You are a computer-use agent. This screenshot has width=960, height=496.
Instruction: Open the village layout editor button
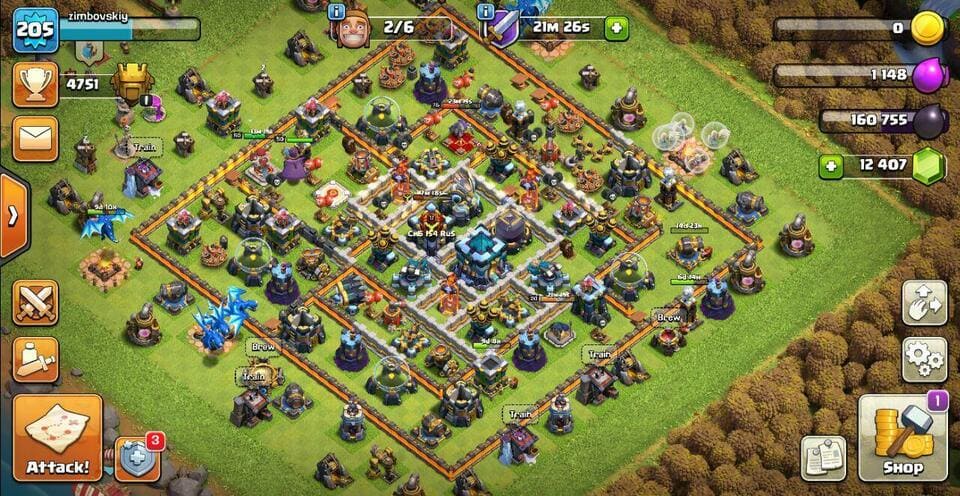[x=924, y=302]
